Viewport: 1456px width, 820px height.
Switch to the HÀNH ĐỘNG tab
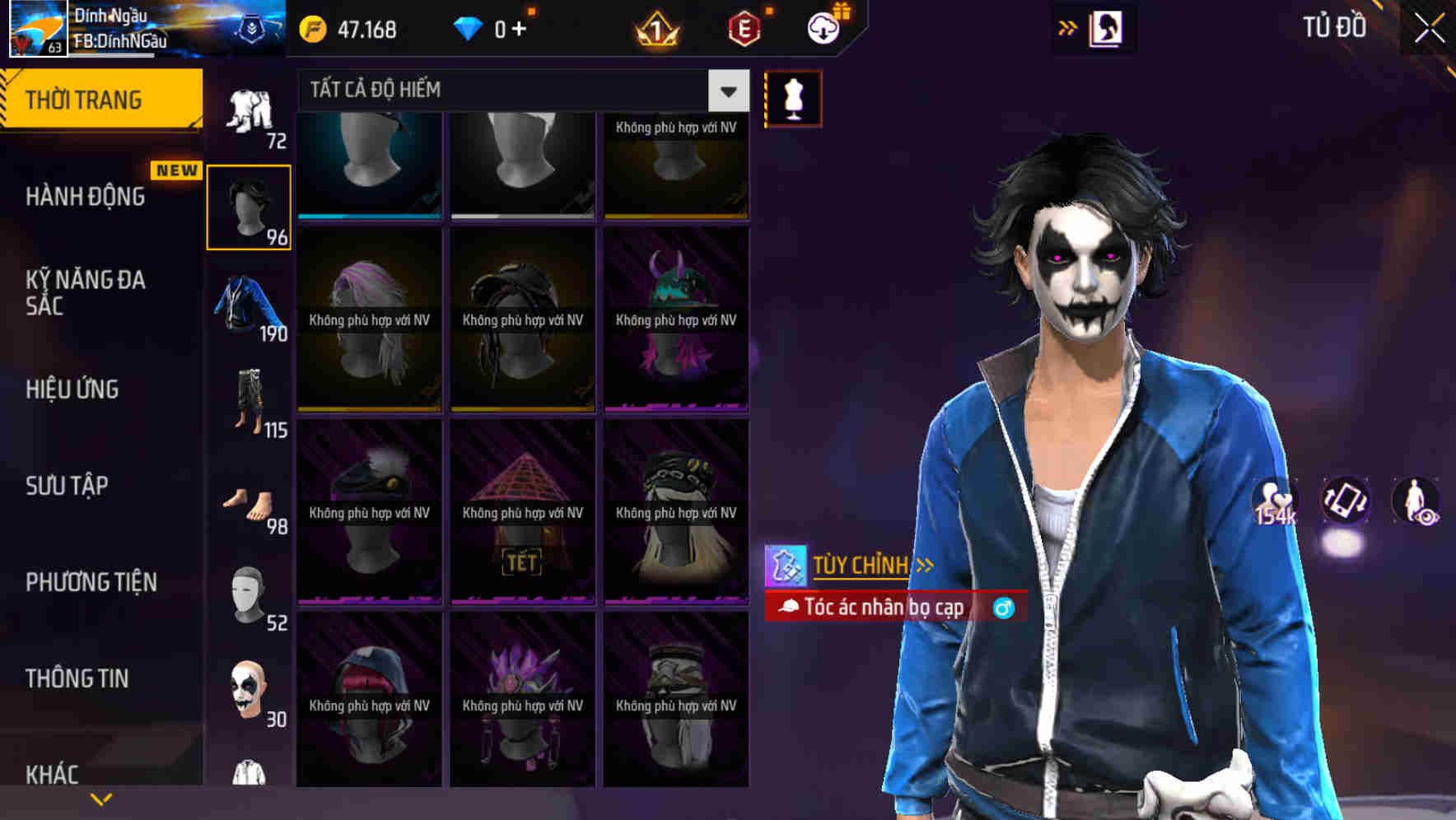coord(86,197)
